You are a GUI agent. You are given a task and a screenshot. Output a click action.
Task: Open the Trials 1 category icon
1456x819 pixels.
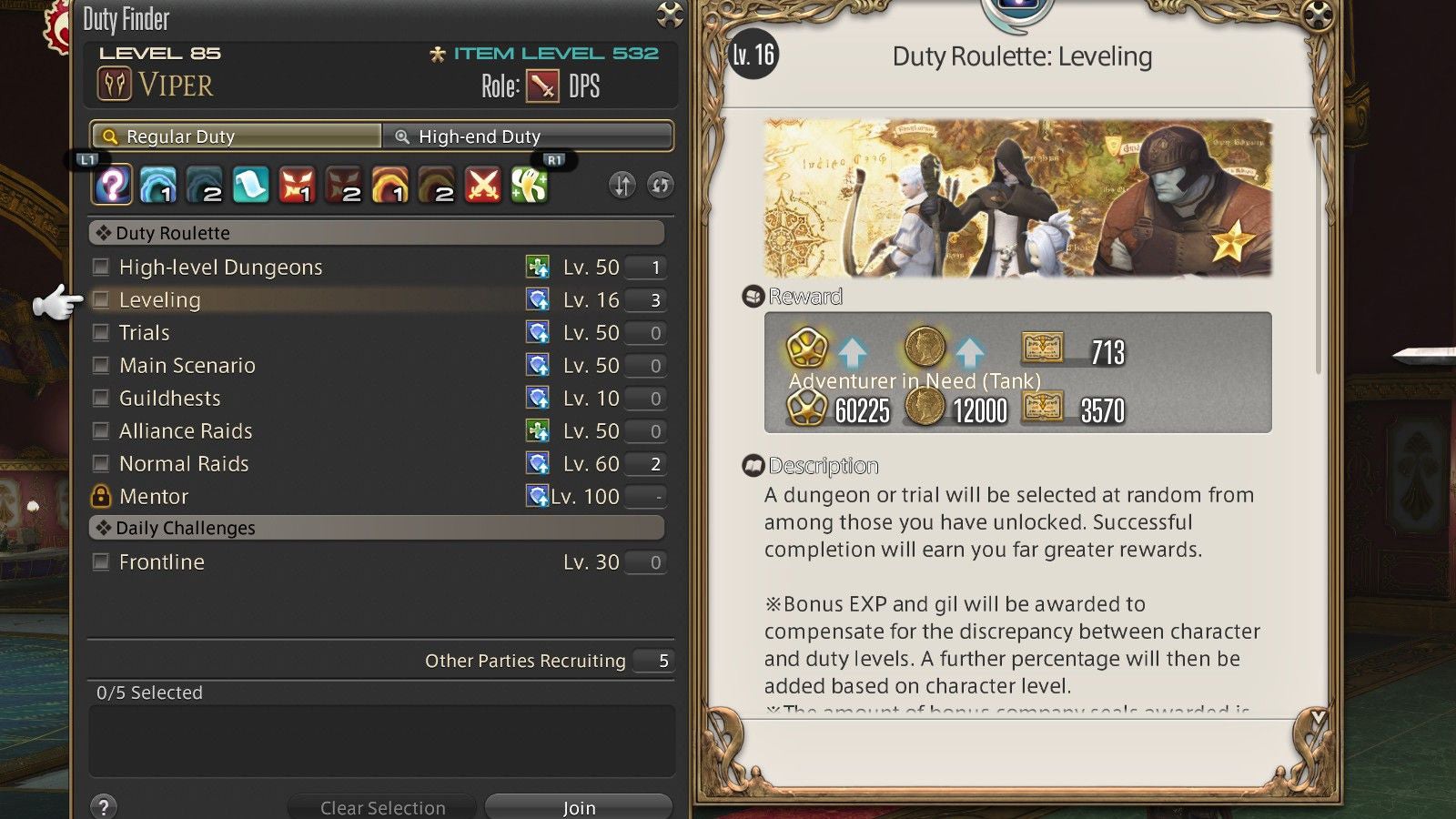coord(298,185)
